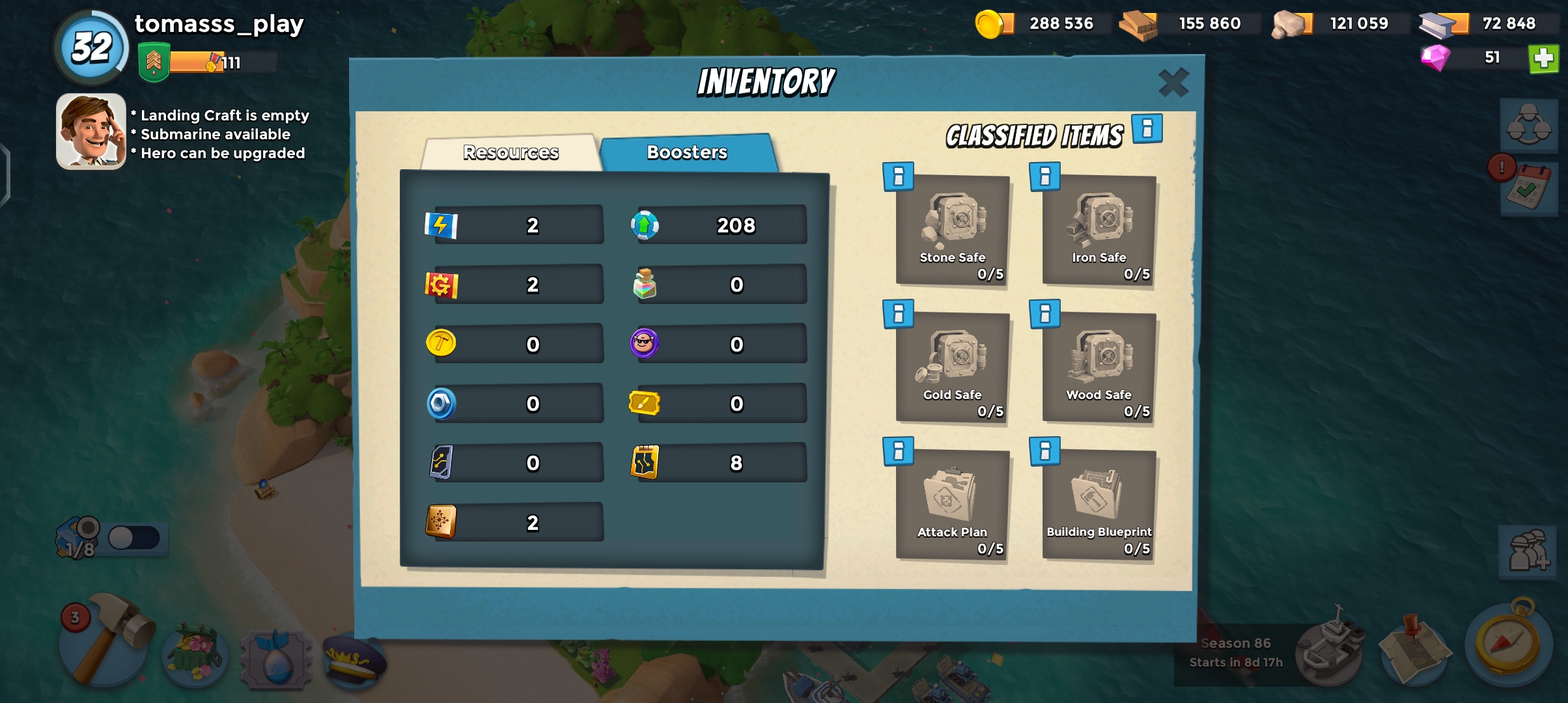Open the add friends icon
Viewport: 1568px width, 703px height.
[x=1528, y=551]
